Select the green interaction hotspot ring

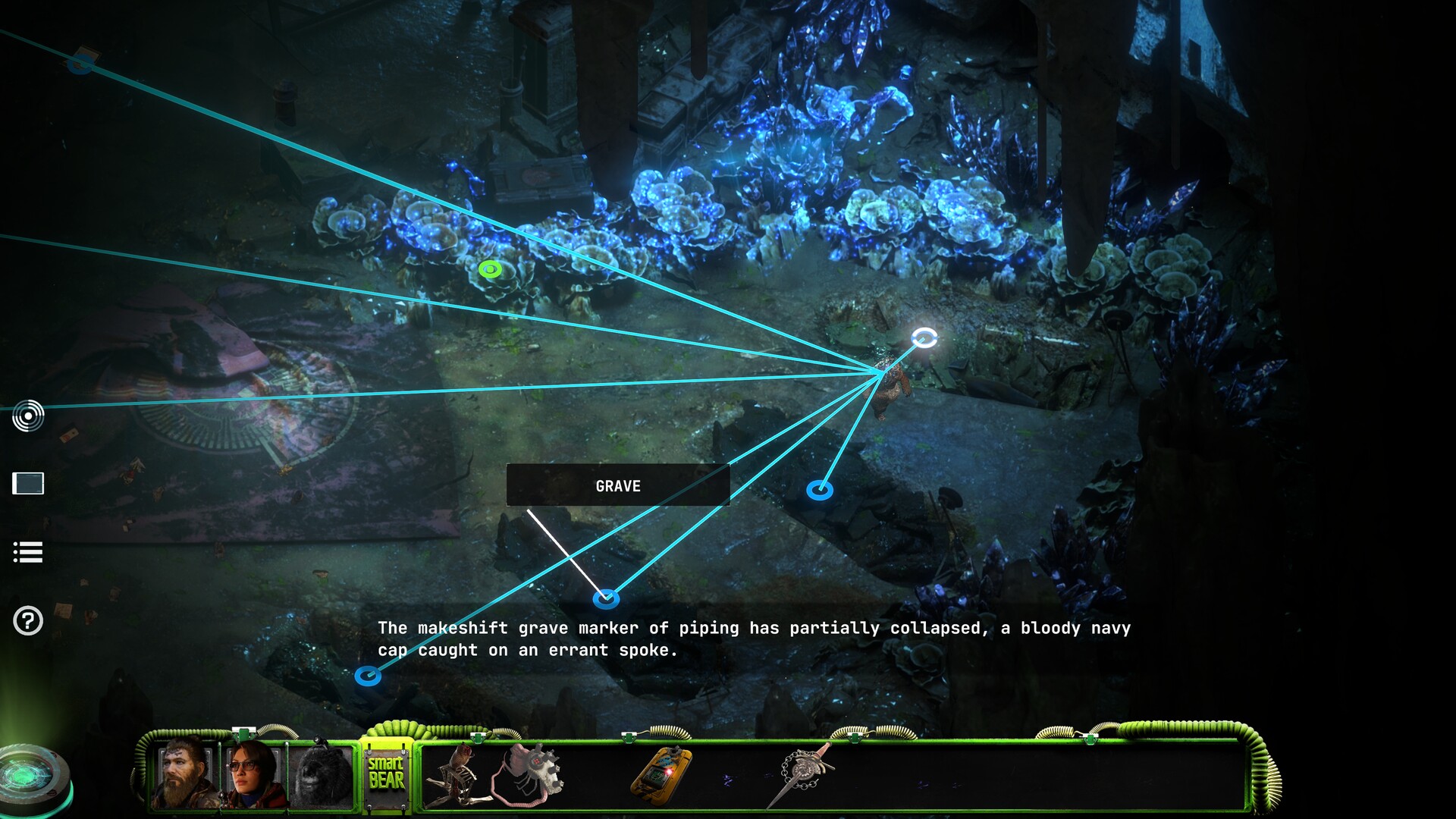491,268
